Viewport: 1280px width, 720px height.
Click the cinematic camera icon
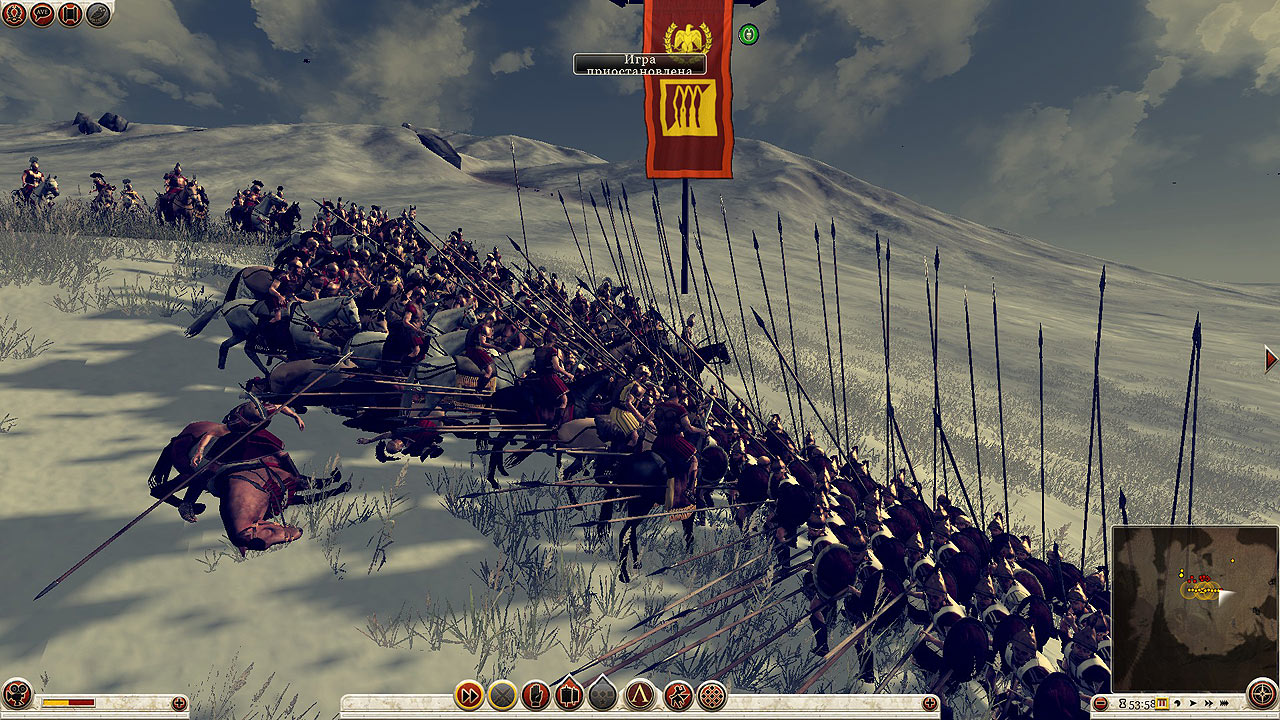tap(17, 694)
